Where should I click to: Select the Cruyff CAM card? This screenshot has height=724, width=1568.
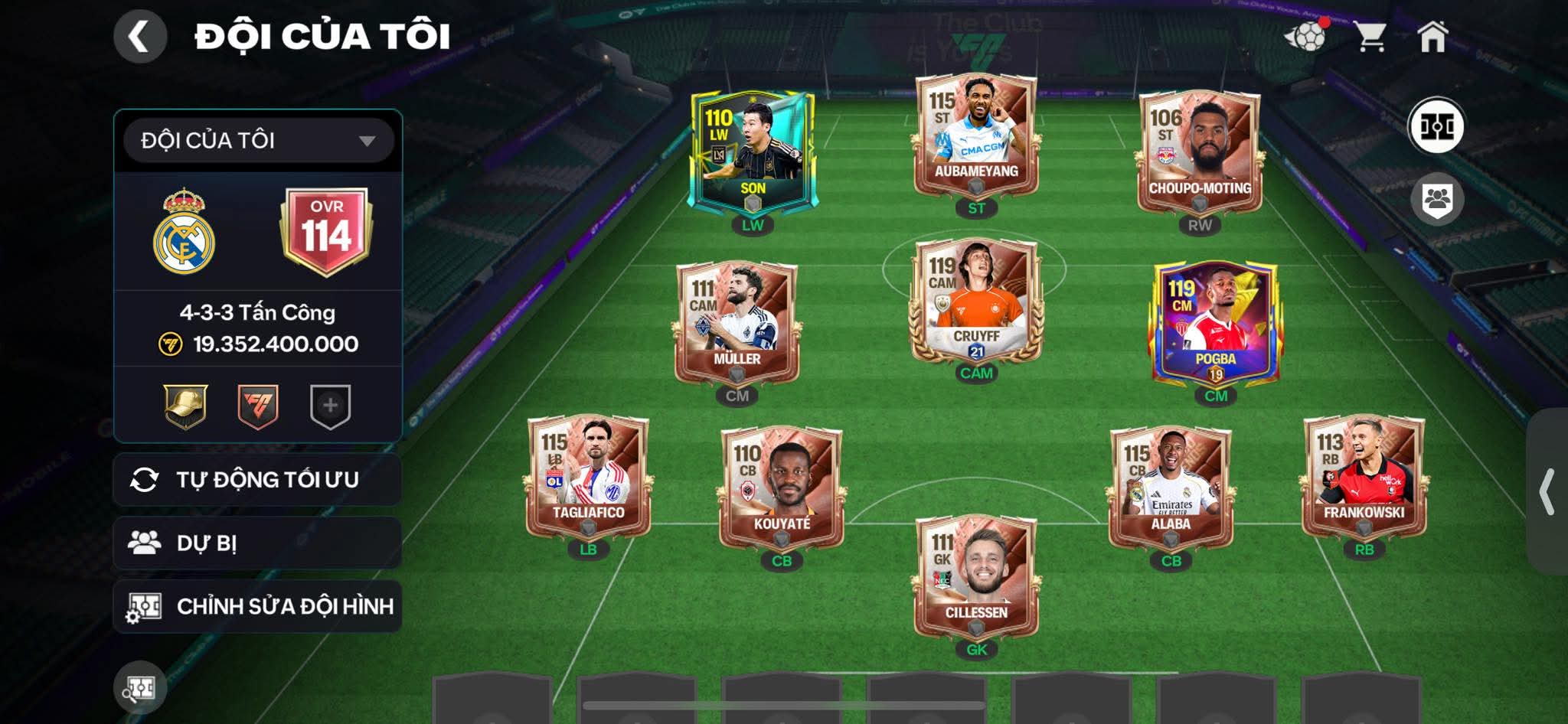[976, 302]
